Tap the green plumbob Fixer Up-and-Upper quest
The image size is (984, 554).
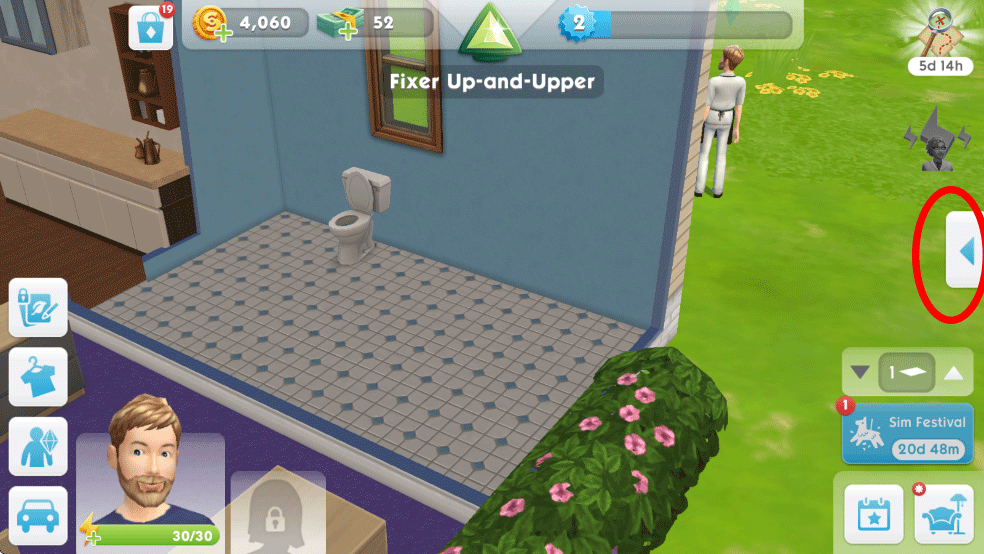(x=491, y=30)
